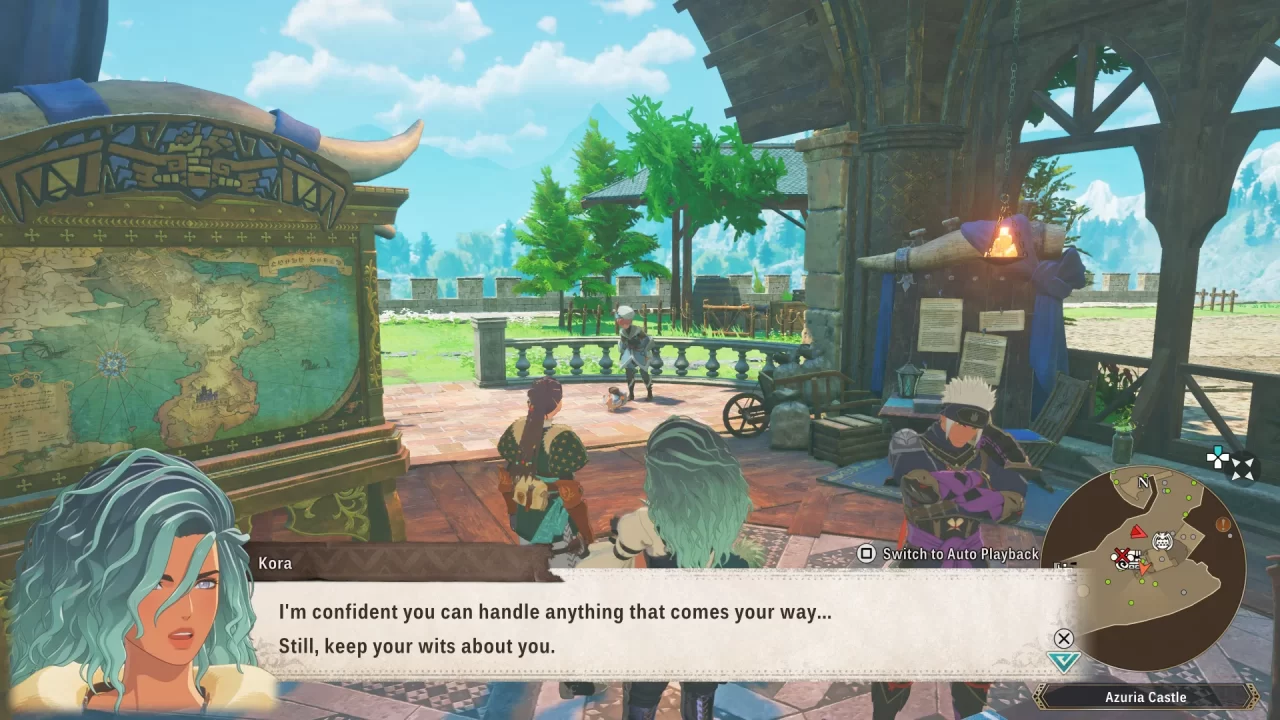
Task: Click the X merchant marker on the minimap
Action: click(1122, 556)
